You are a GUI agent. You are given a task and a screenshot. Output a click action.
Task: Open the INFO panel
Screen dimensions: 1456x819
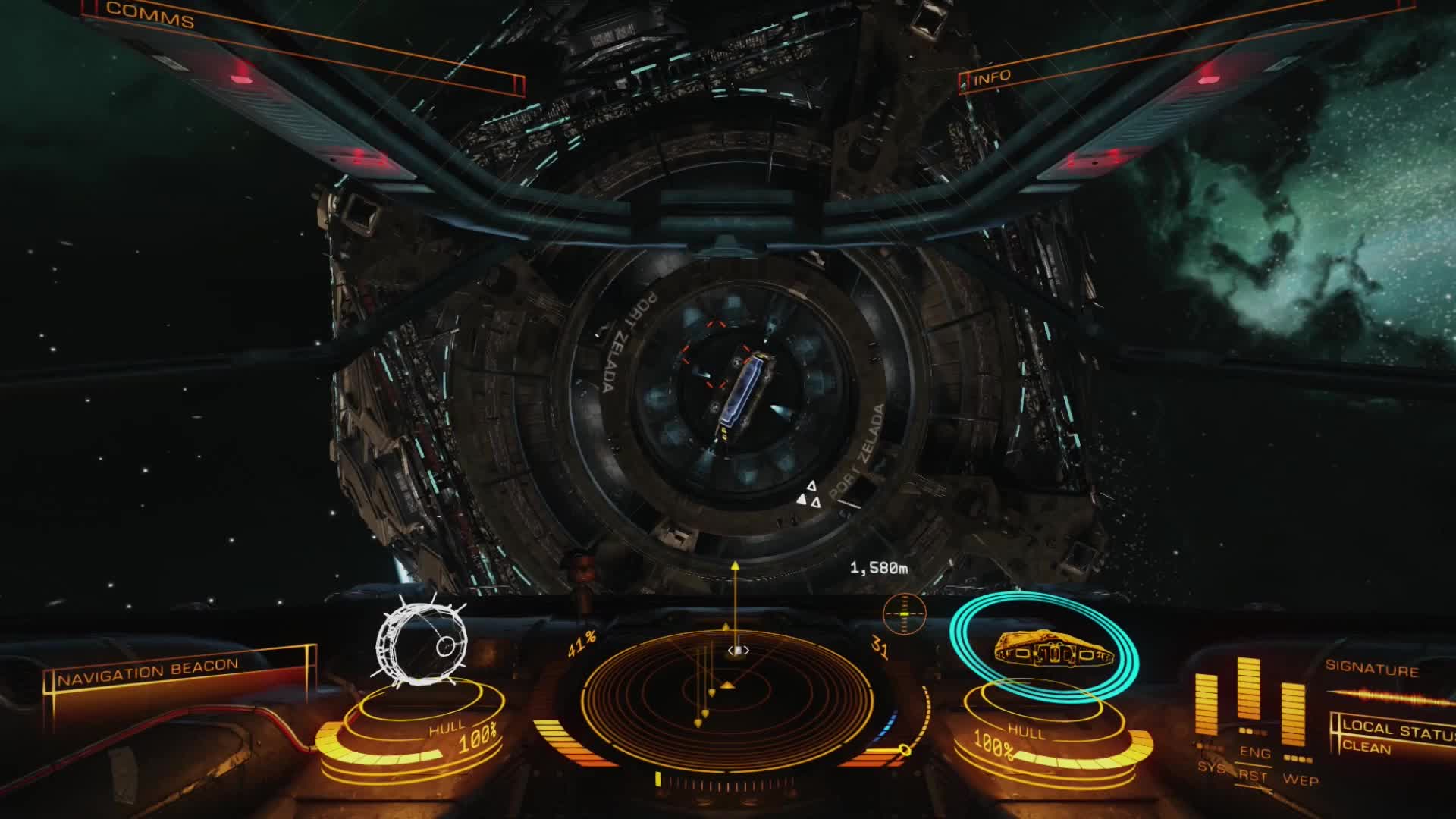click(x=992, y=77)
